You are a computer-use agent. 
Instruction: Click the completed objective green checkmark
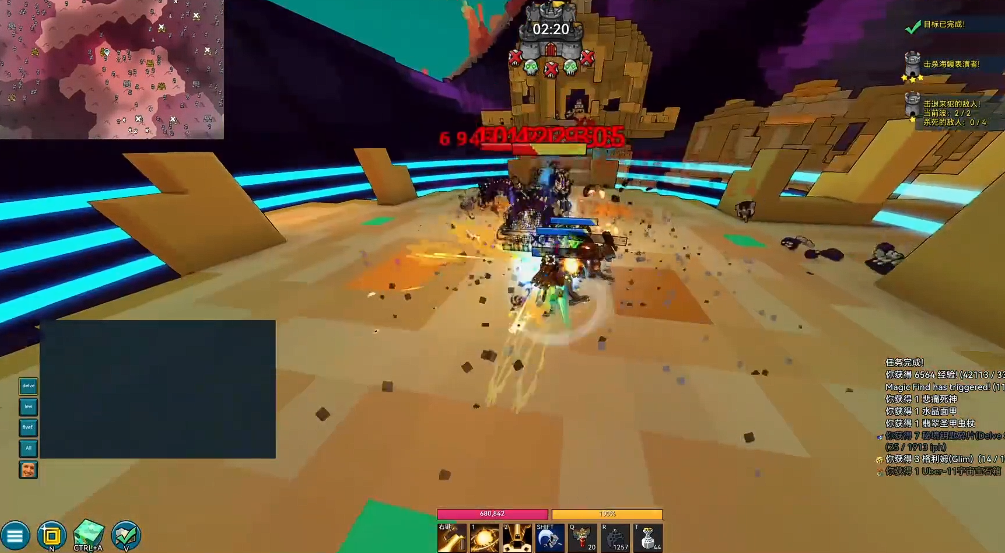(911, 26)
